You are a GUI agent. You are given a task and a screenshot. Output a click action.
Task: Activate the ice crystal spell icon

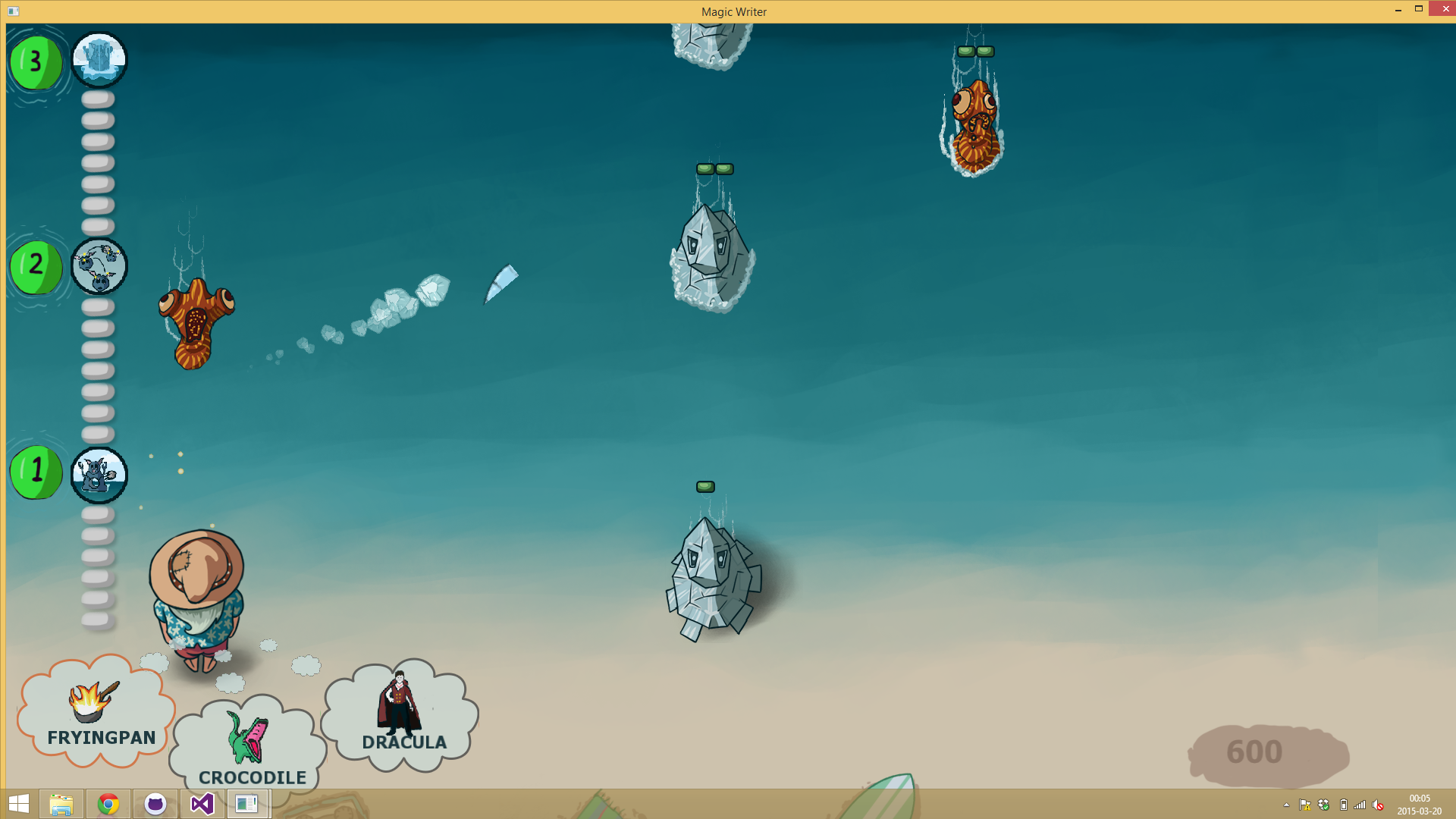coord(99,60)
